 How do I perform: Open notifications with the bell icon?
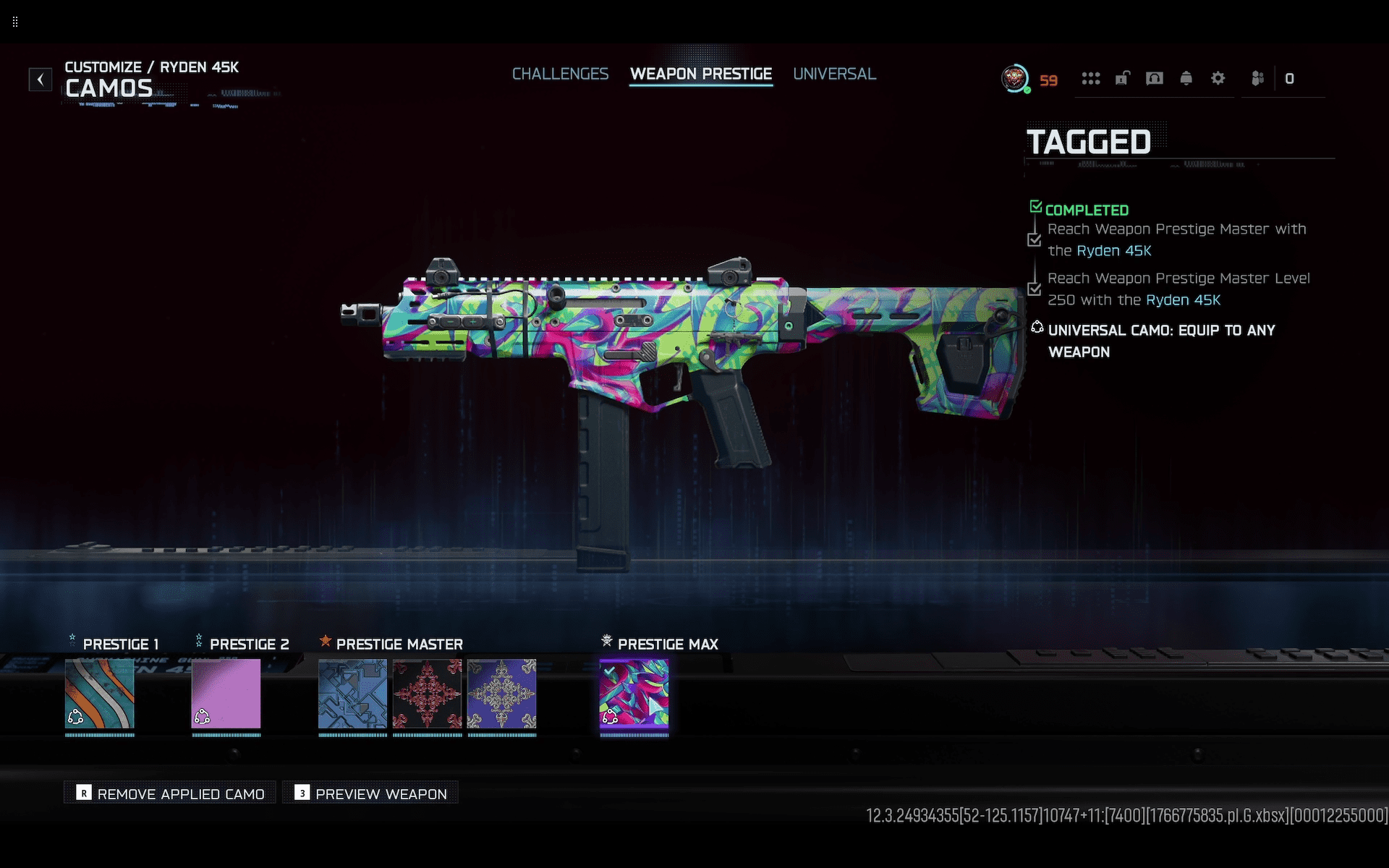1186,78
